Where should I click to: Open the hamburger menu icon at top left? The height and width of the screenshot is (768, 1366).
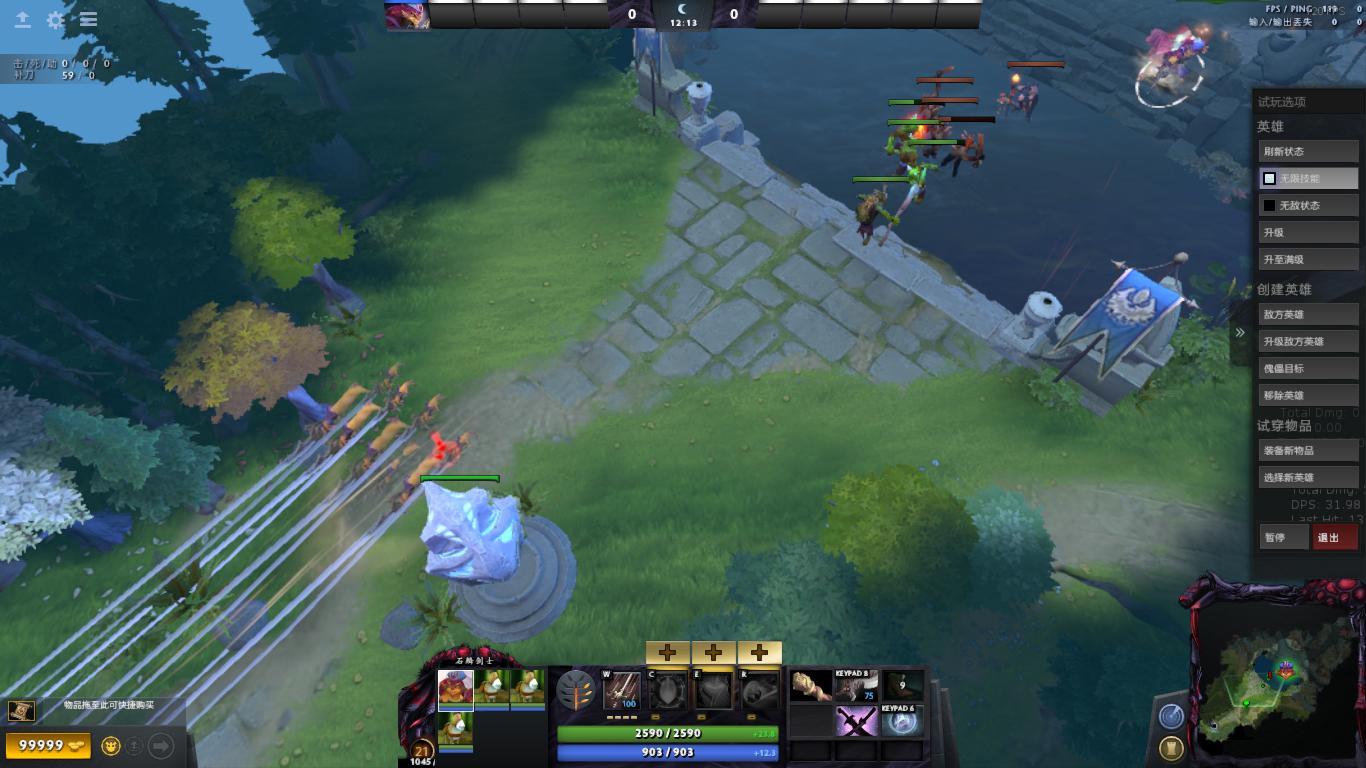[88, 19]
